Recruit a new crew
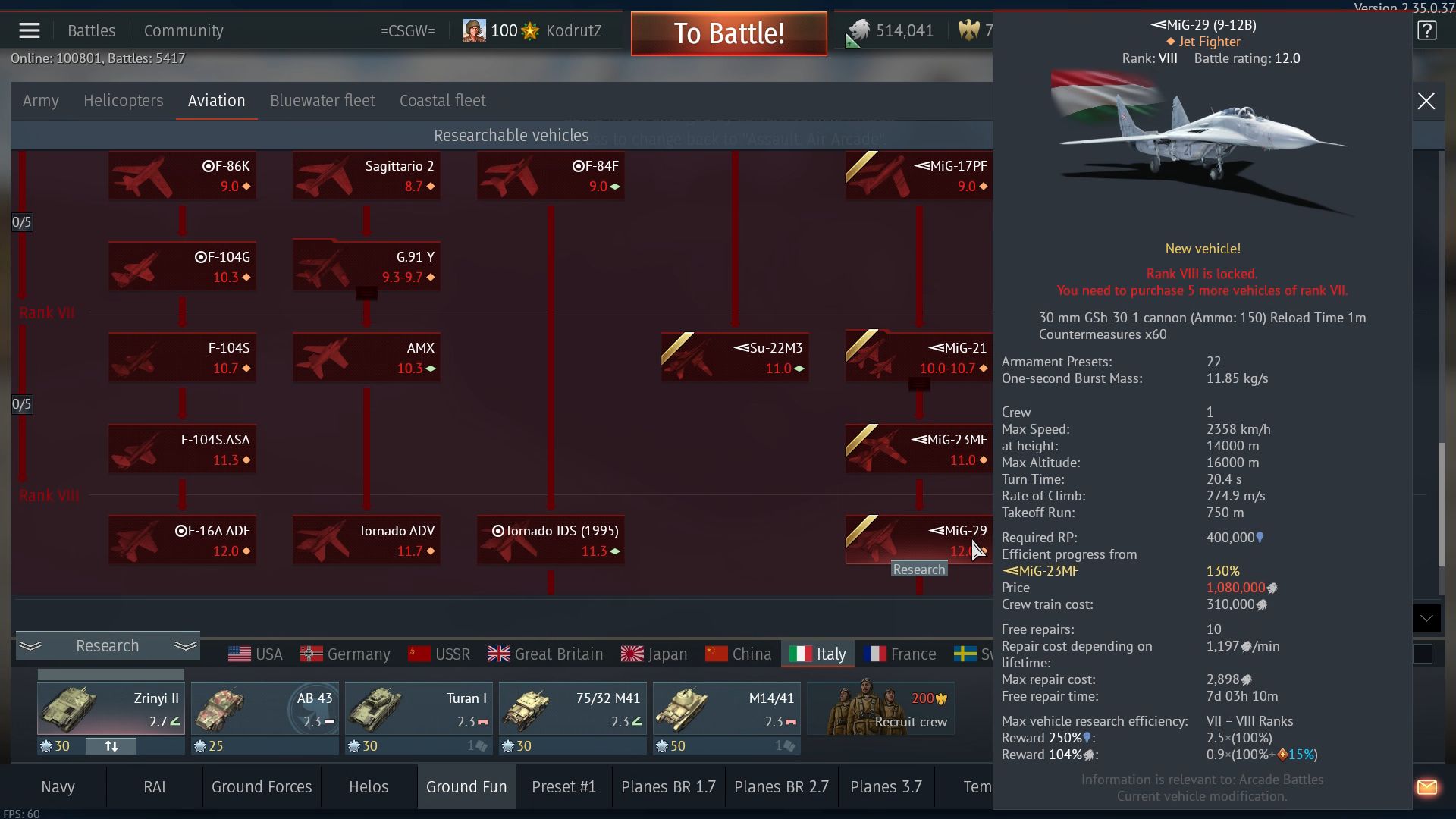 tap(880, 709)
